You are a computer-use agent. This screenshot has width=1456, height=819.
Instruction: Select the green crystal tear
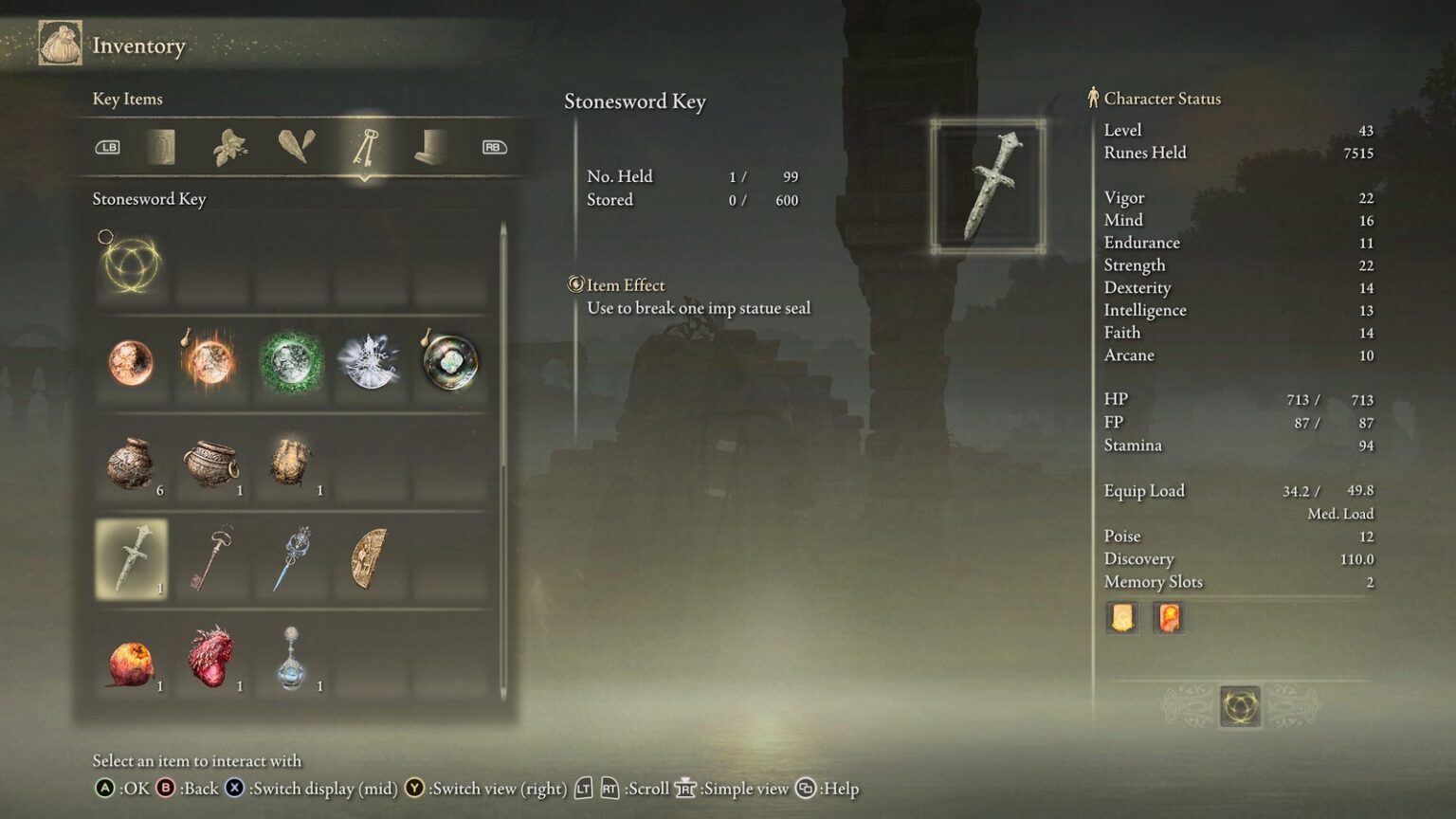pyautogui.click(x=290, y=364)
